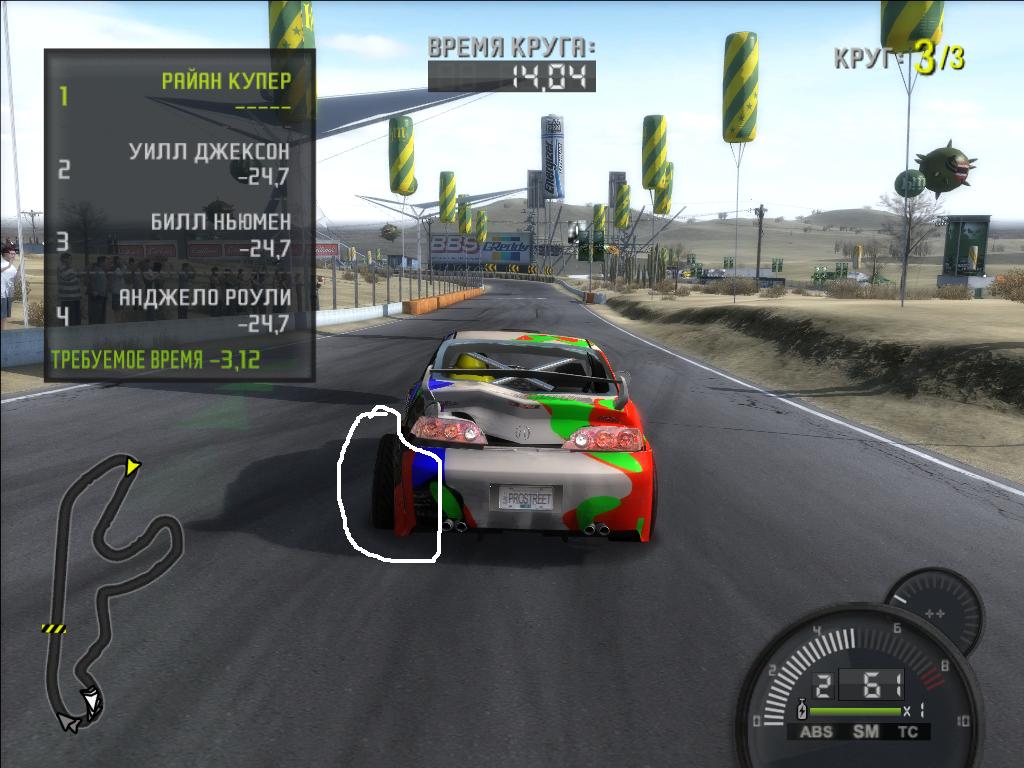Screen dimensions: 1024x768
Task: Click the yellow arrow marker on the minimap
Action: point(132,466)
